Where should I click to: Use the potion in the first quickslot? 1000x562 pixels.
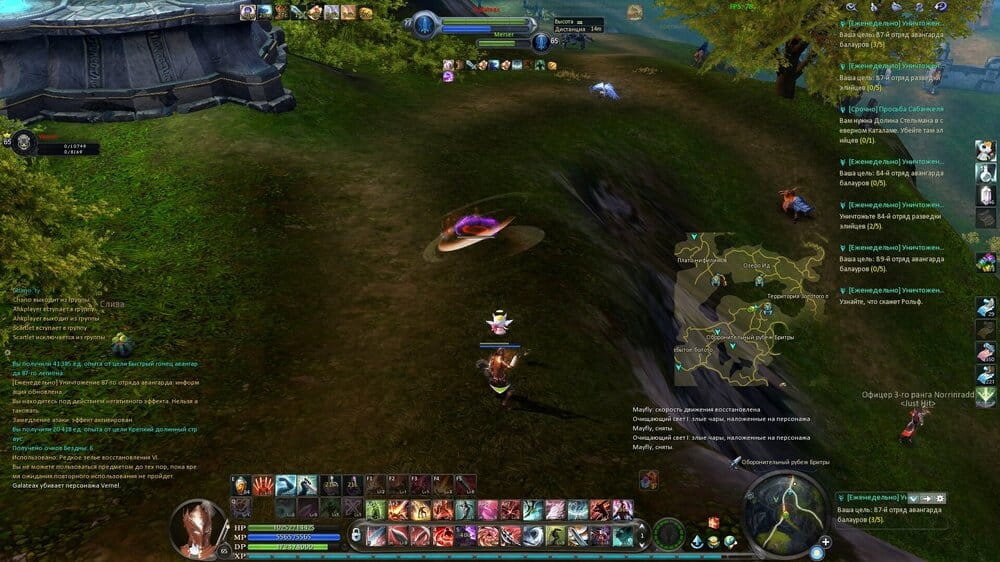coord(240,486)
